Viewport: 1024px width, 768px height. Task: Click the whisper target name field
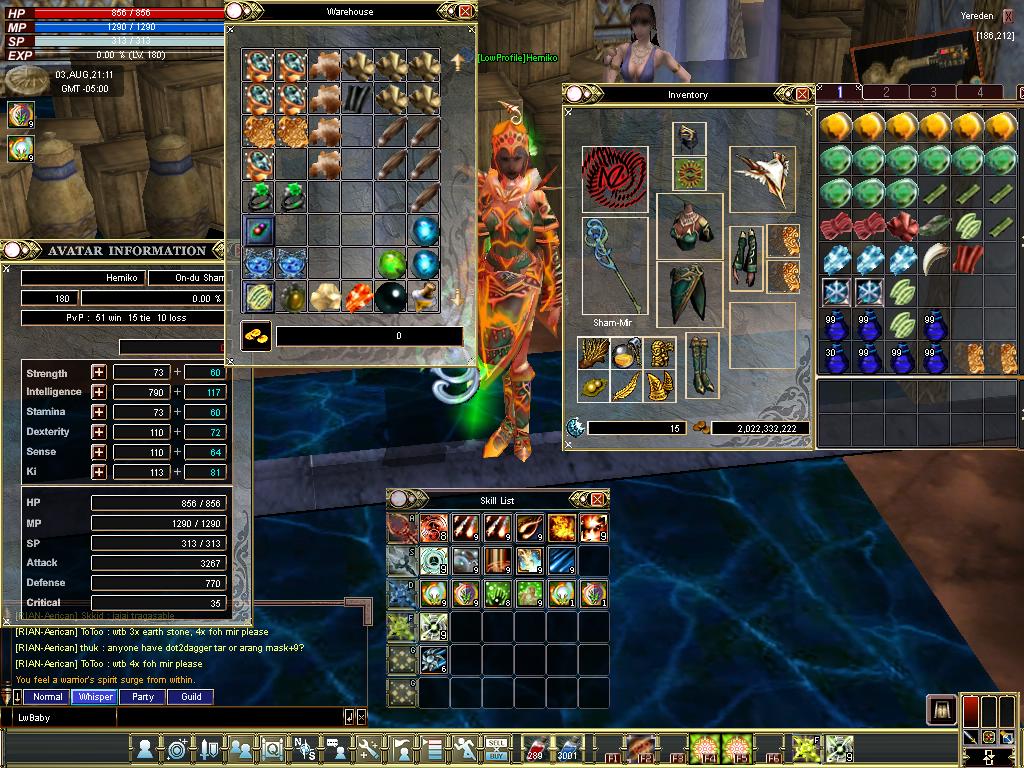point(65,717)
